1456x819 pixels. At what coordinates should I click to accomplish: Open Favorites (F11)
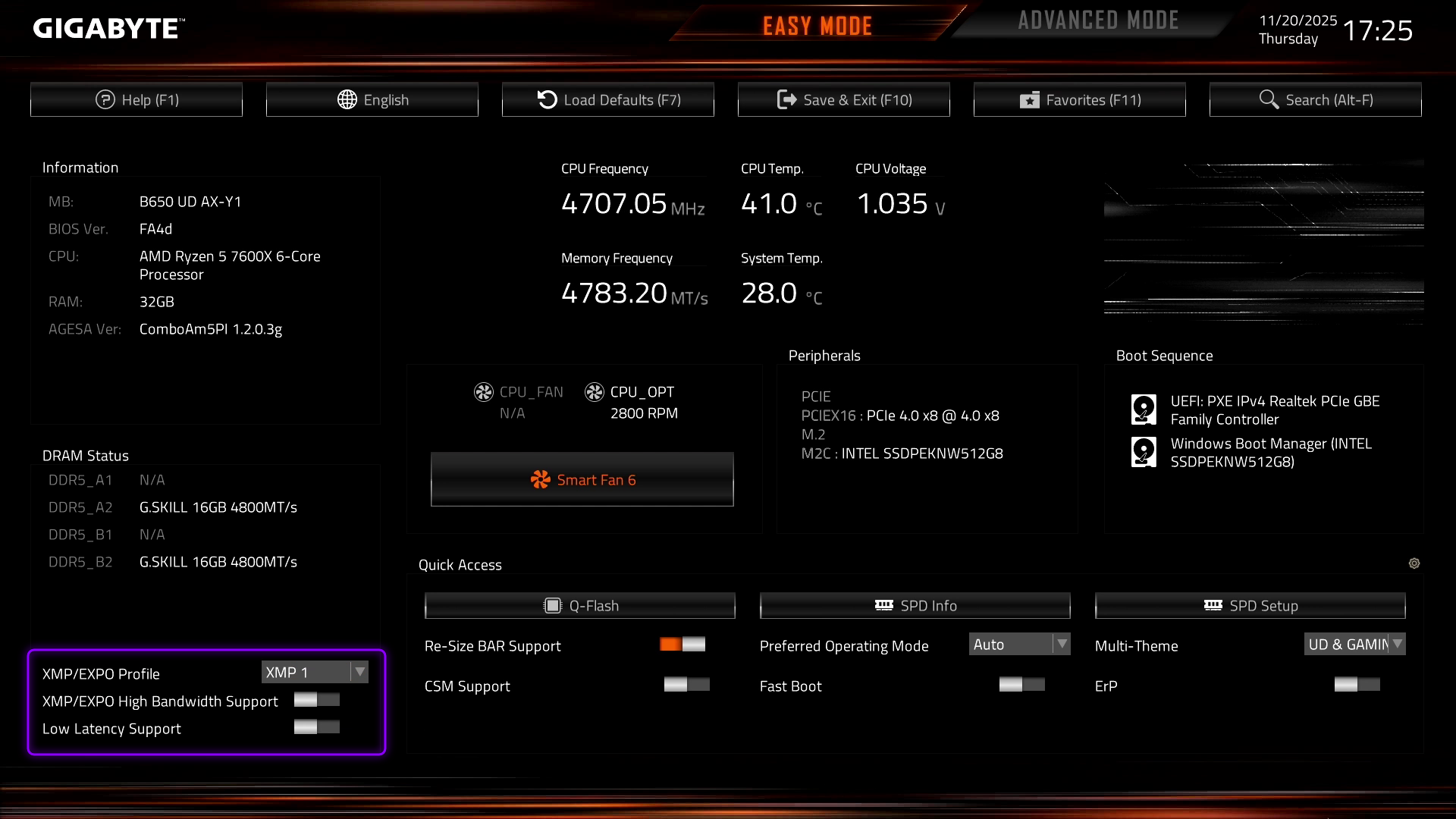(x=1080, y=99)
